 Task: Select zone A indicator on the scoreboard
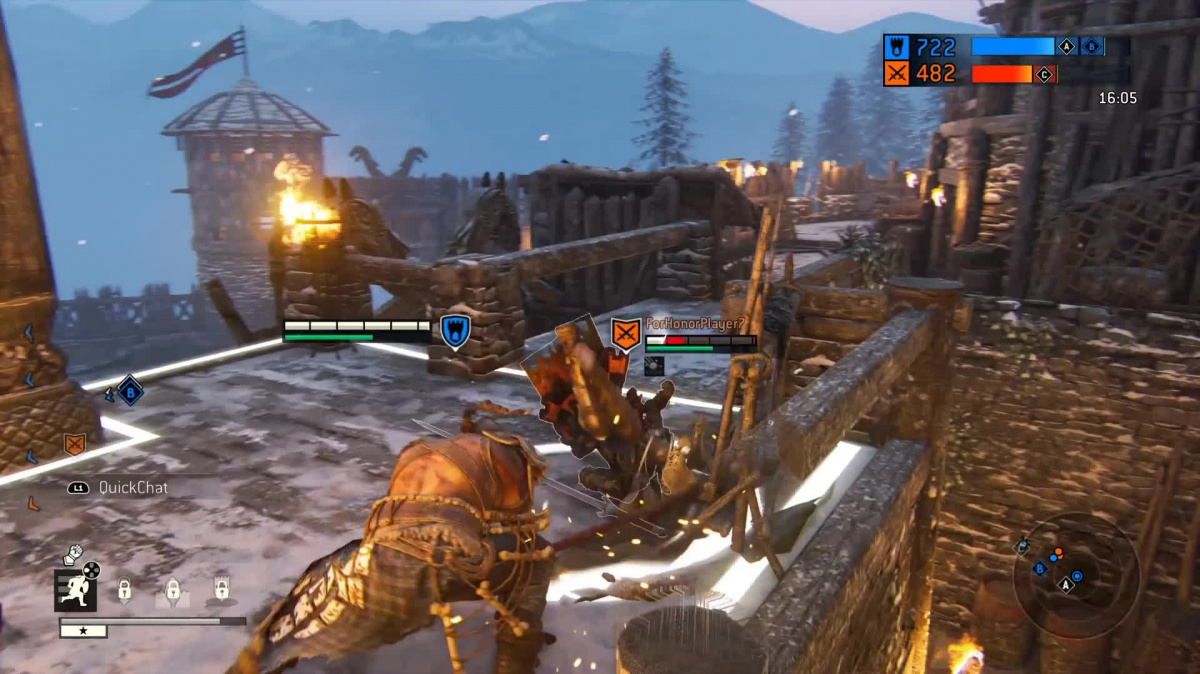pyautogui.click(x=1066, y=46)
